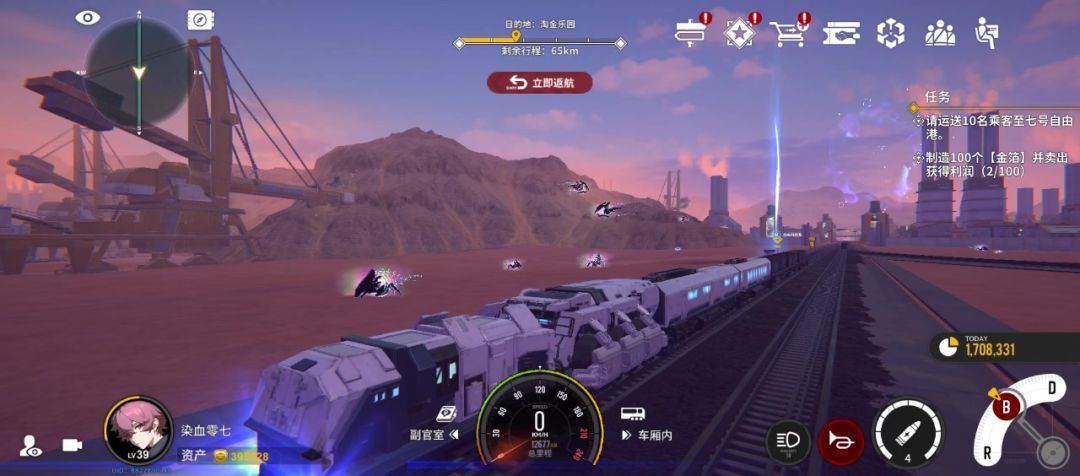Open the crew group icon
The image size is (1080, 476).
pyautogui.click(x=940, y=33)
